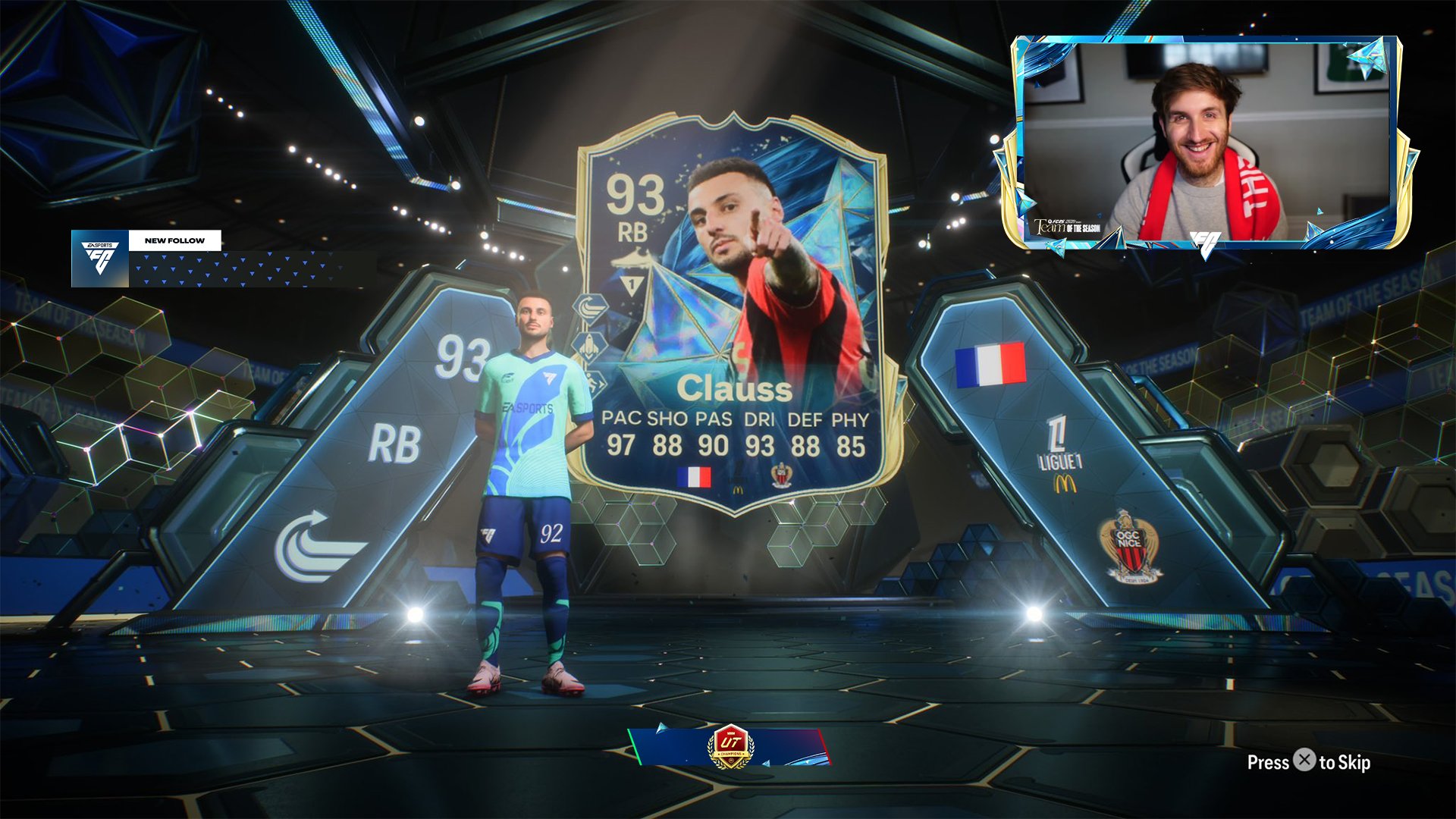1456x819 pixels.
Task: Click the swoosh chemistry icon on the card's left edge
Action: (x=589, y=309)
